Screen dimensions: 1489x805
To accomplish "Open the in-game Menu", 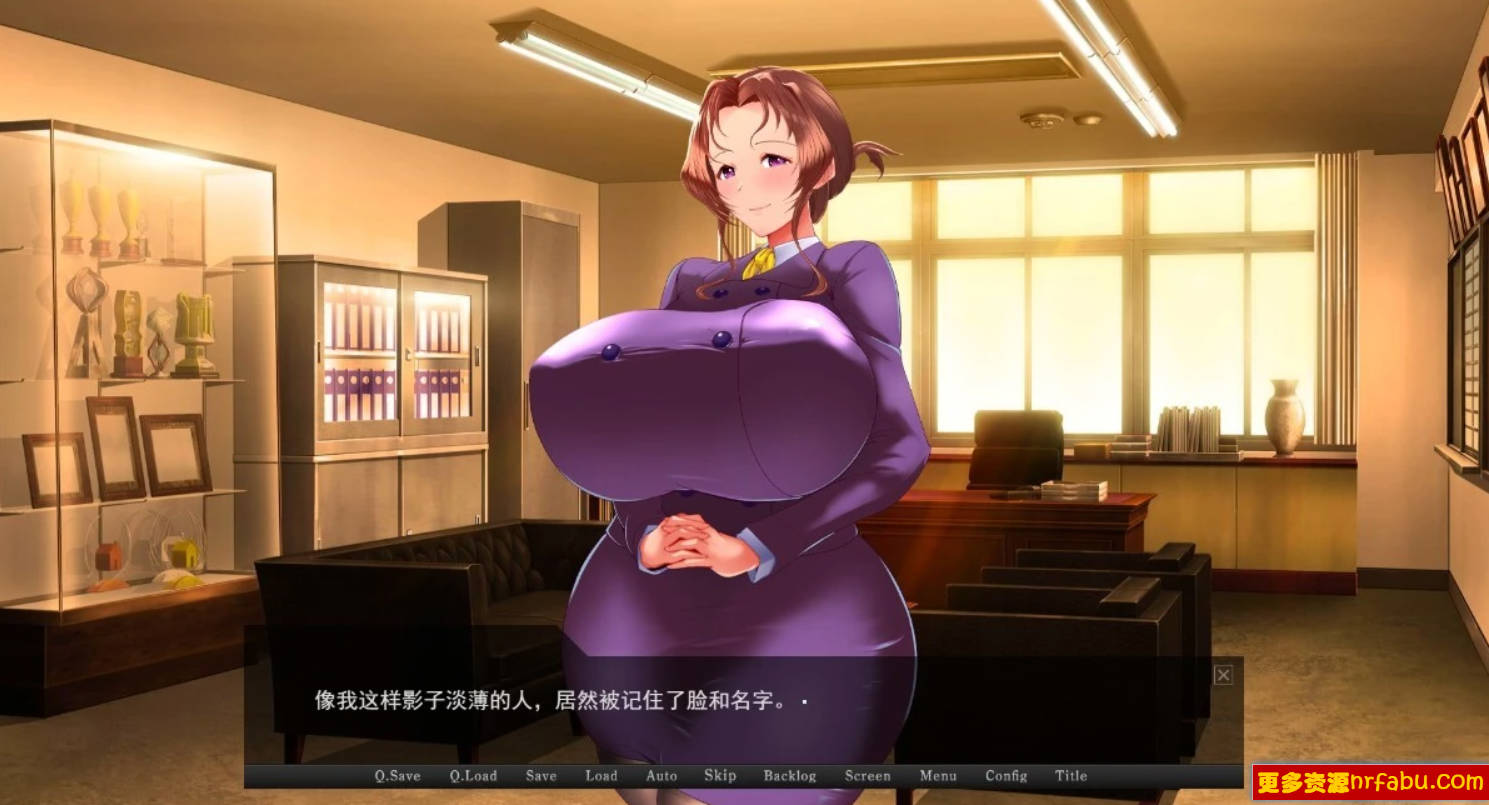I will click(x=937, y=775).
